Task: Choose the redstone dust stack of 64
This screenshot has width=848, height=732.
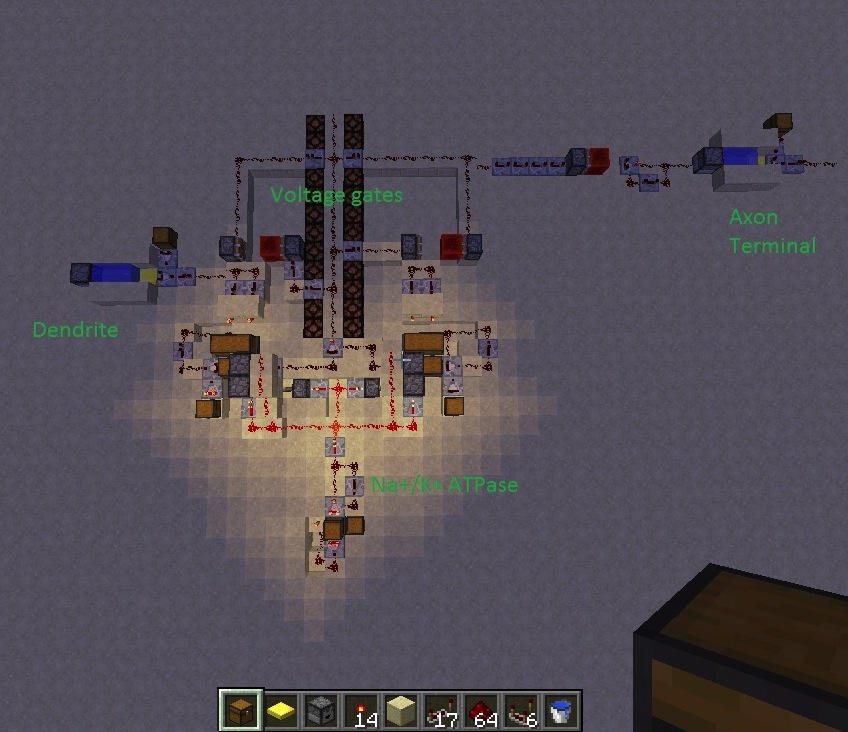Action: 481,710
